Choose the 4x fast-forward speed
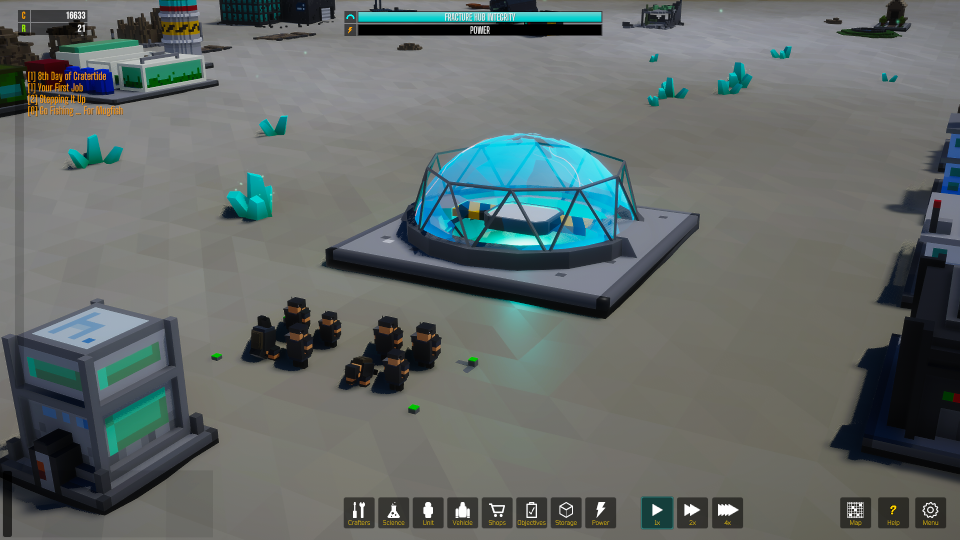 (x=727, y=513)
